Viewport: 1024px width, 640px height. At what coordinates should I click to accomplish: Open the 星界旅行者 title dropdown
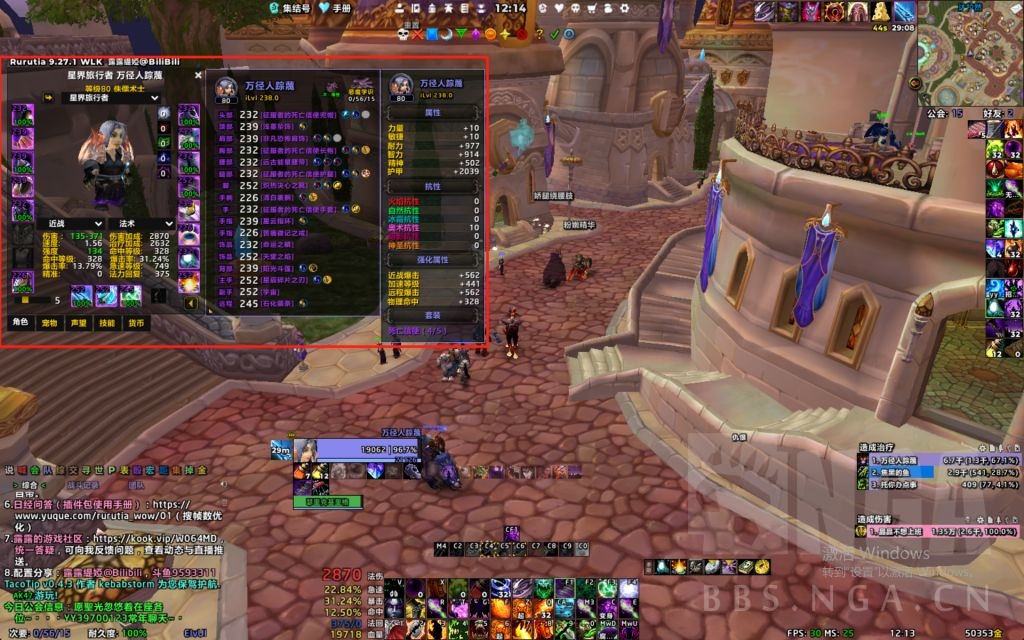98,98
